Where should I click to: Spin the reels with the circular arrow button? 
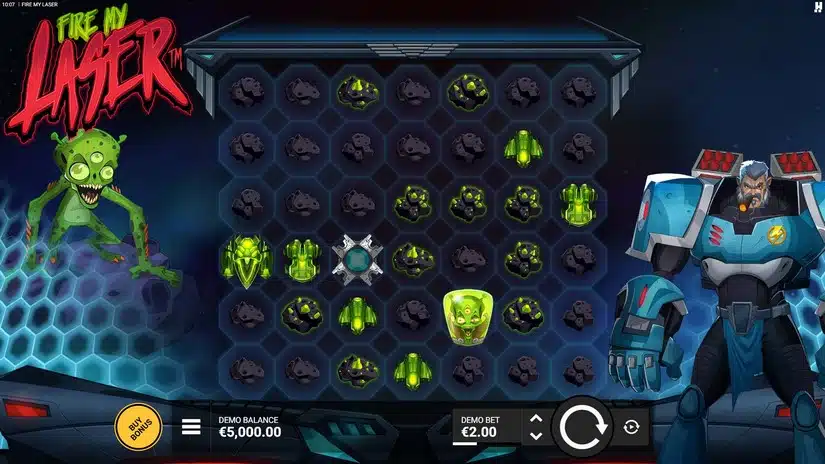click(582, 427)
